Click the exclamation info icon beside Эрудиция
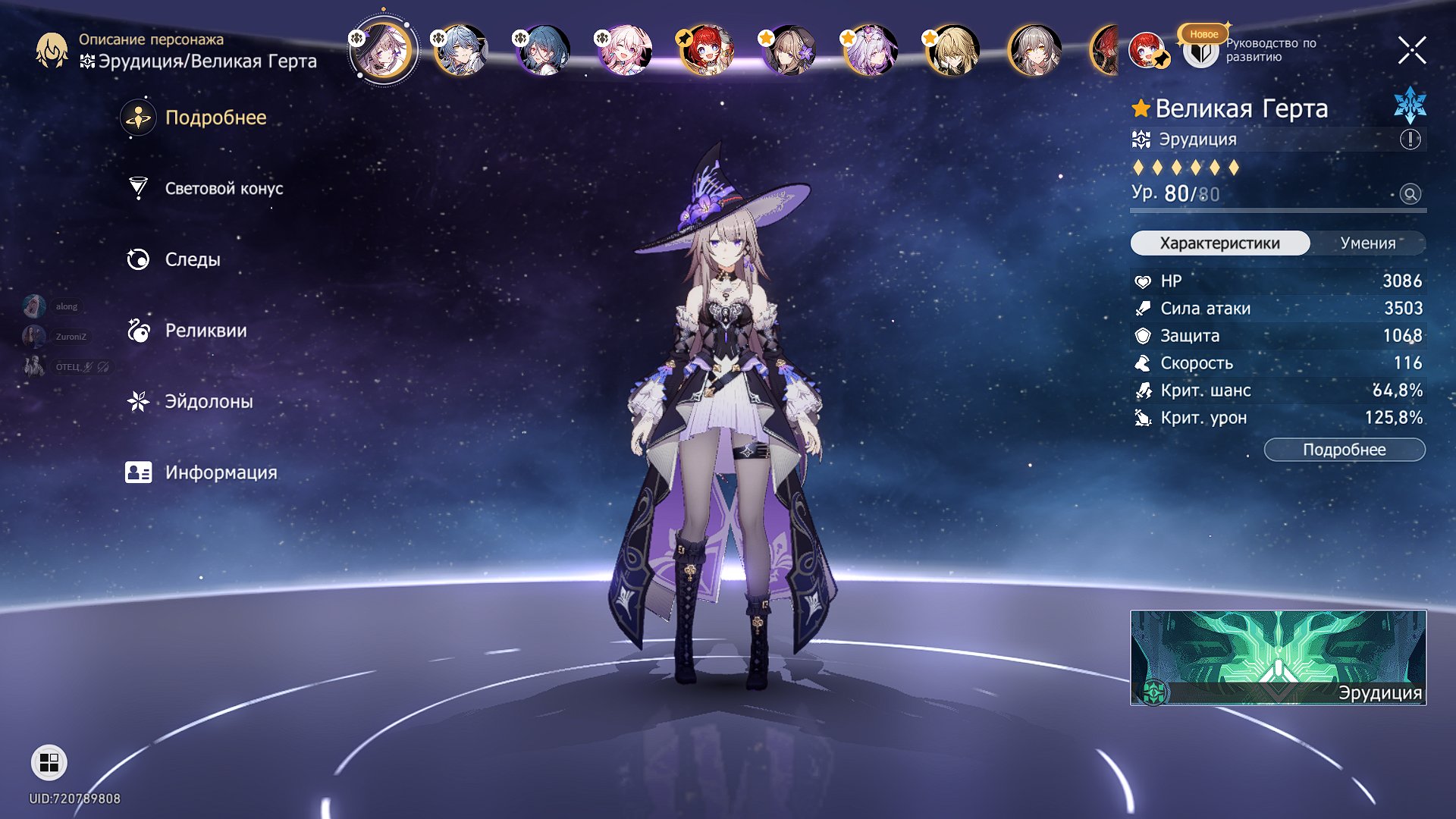 (1410, 140)
